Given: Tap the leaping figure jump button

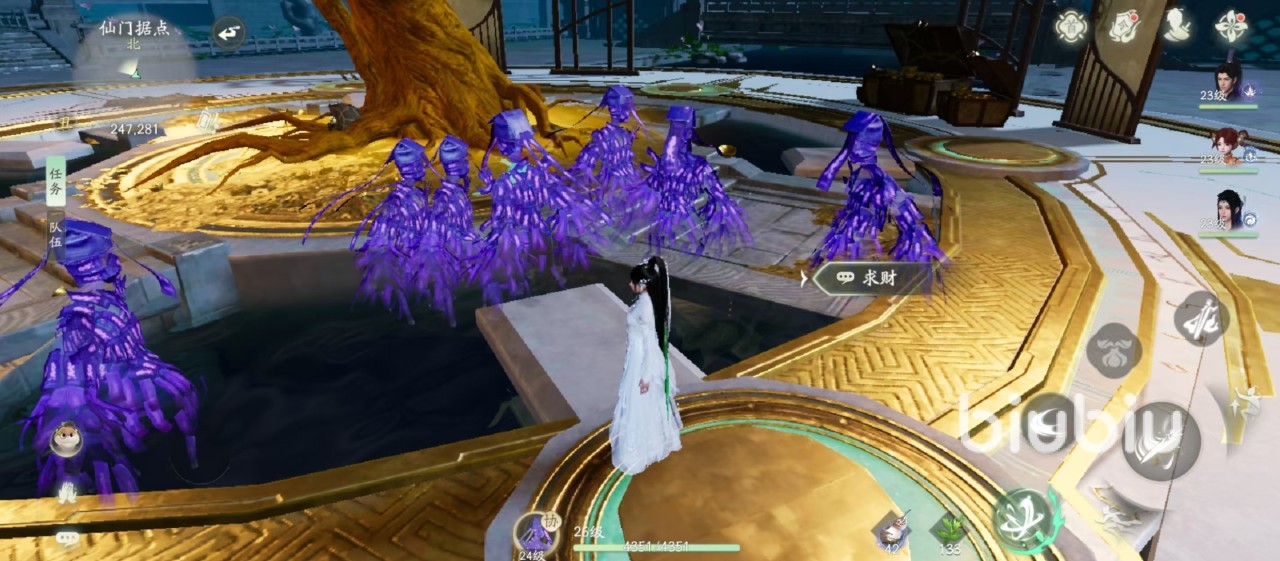Looking at the screenshot, I should tap(1246, 400).
